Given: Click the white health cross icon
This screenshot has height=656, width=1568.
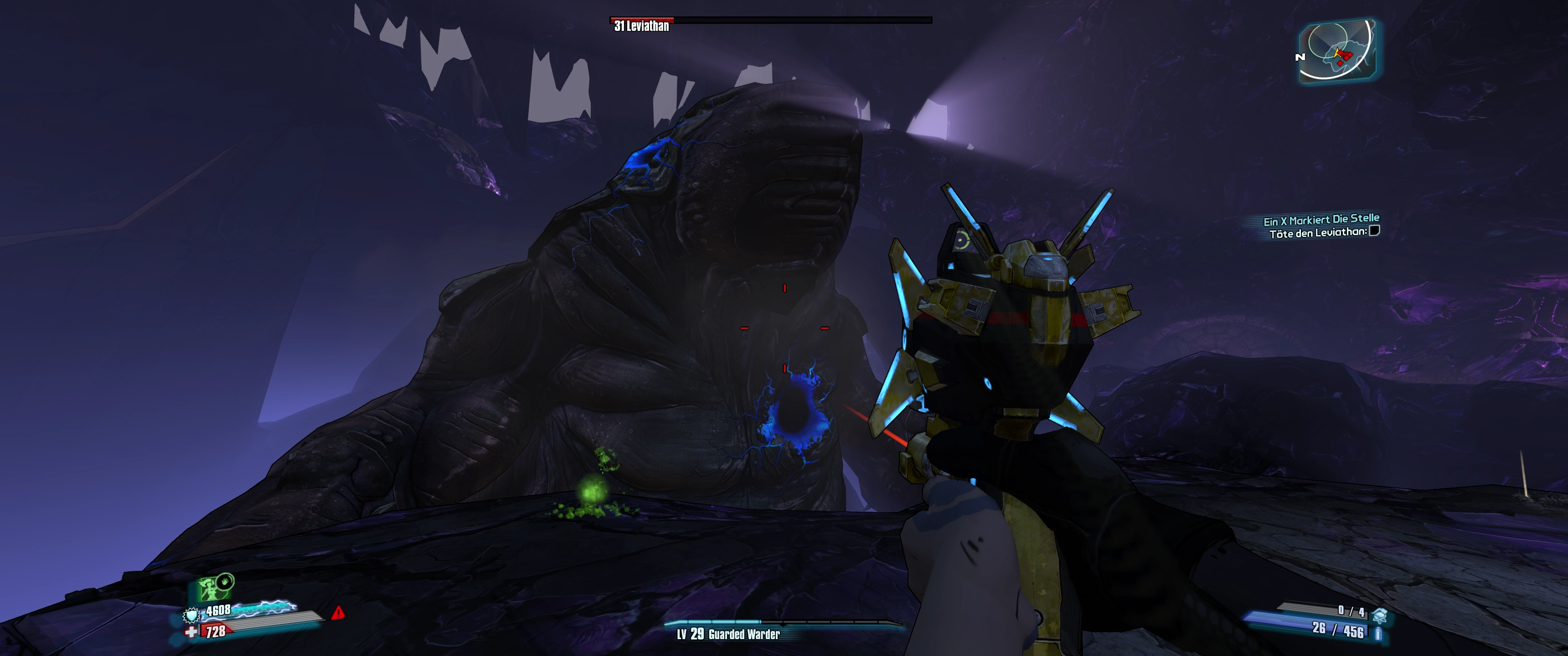Looking at the screenshot, I should (x=192, y=632).
